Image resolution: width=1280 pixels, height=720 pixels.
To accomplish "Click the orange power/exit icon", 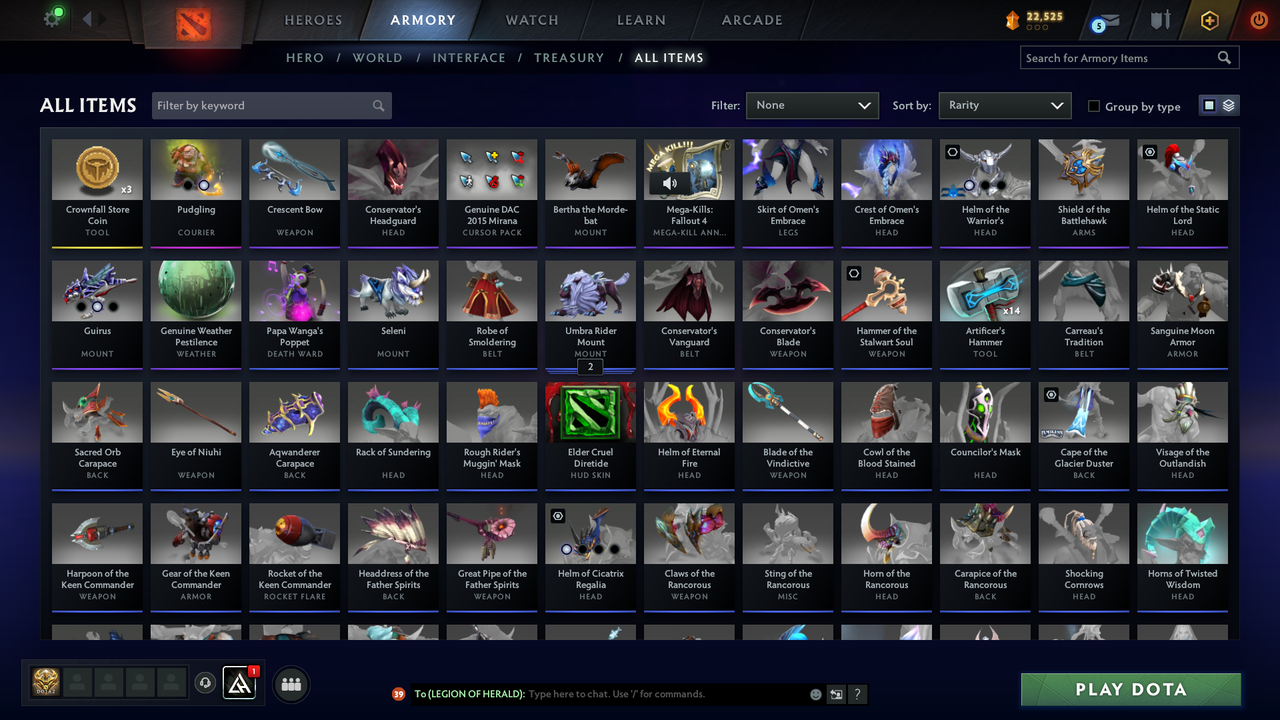I will pyautogui.click(x=1258, y=19).
